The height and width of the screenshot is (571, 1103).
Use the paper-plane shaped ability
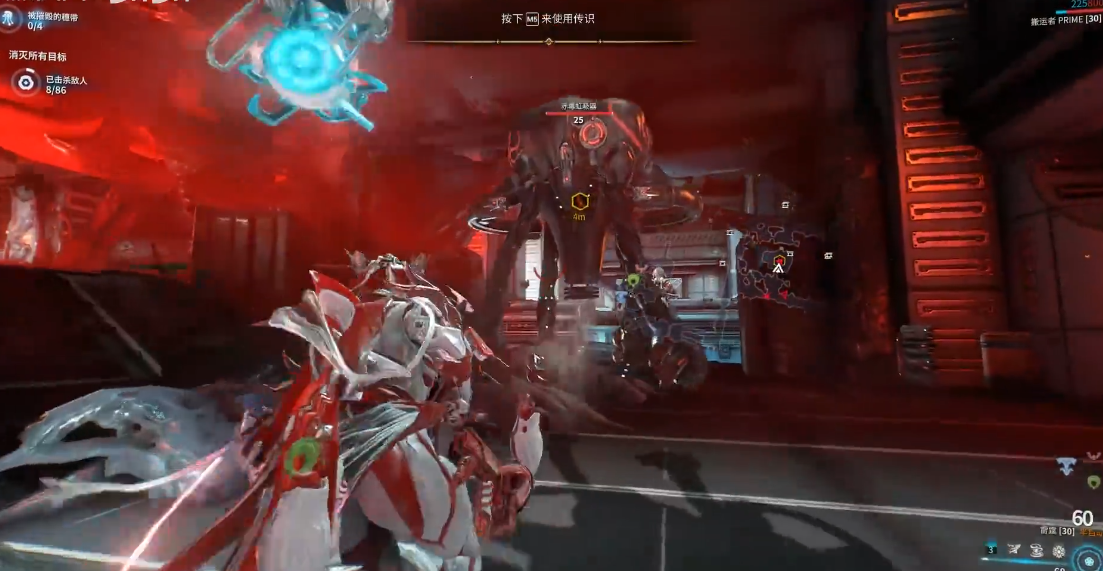pyautogui.click(x=1014, y=549)
